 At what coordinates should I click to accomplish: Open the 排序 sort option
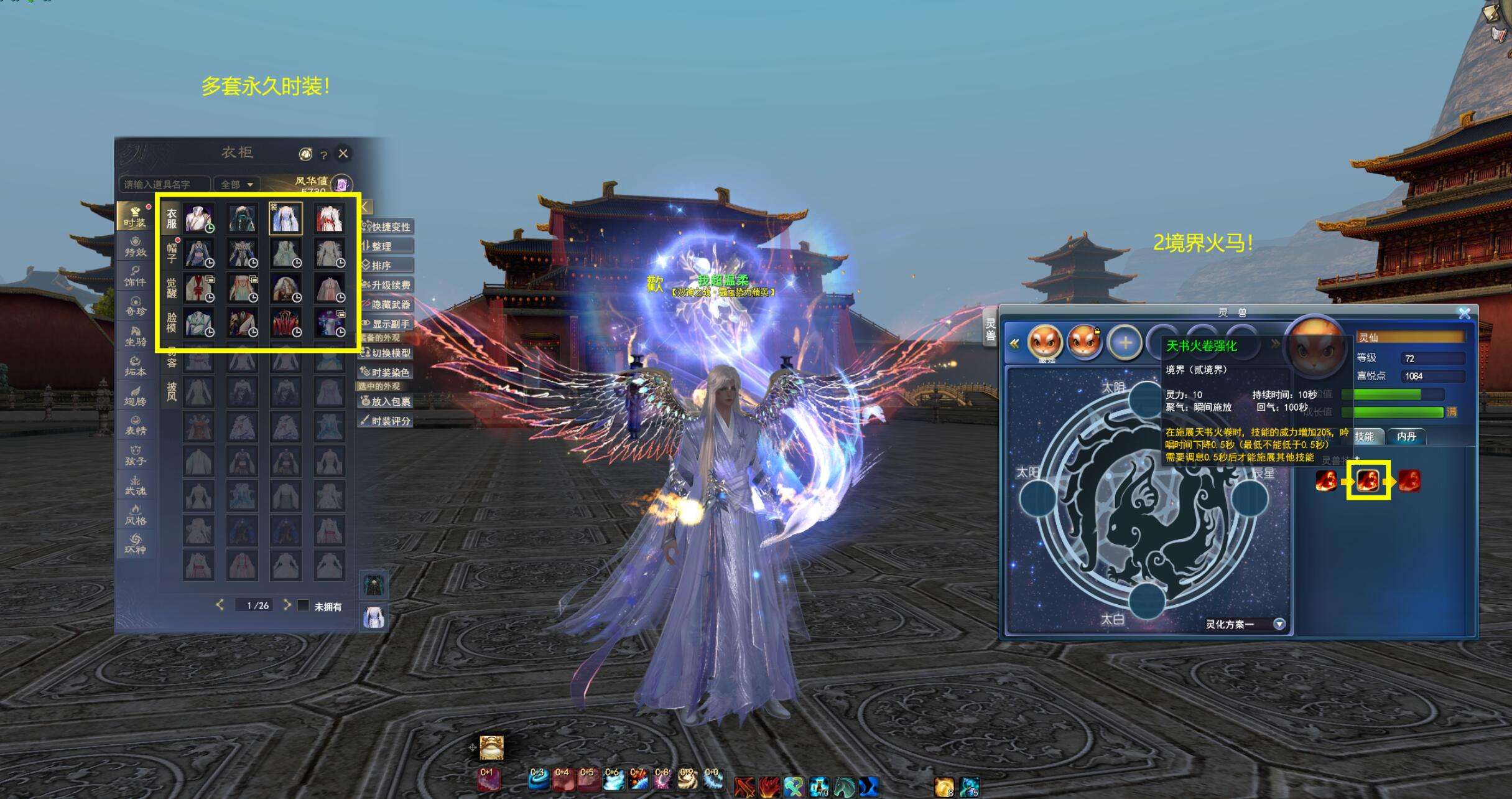[387, 265]
